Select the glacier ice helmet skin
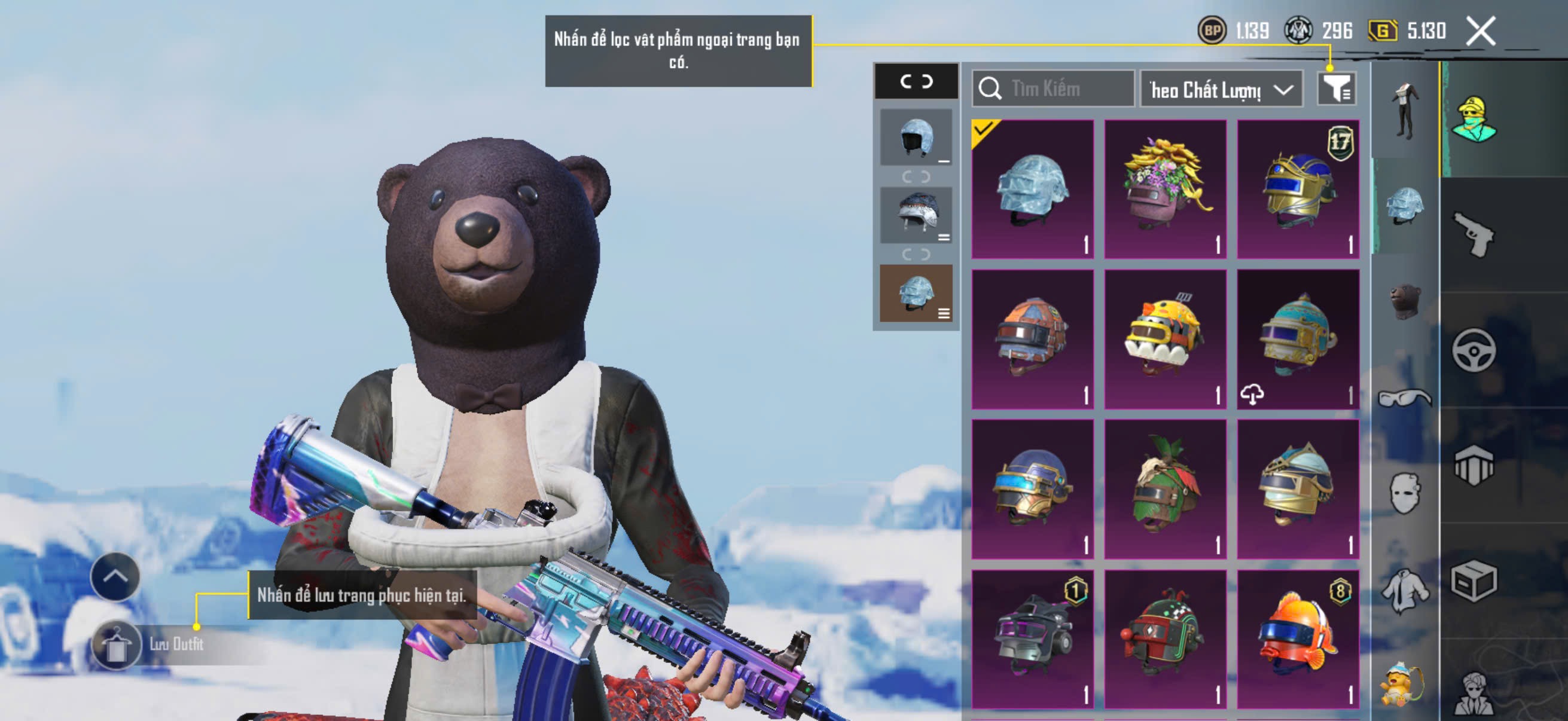This screenshot has width=1568, height=721. point(1032,190)
